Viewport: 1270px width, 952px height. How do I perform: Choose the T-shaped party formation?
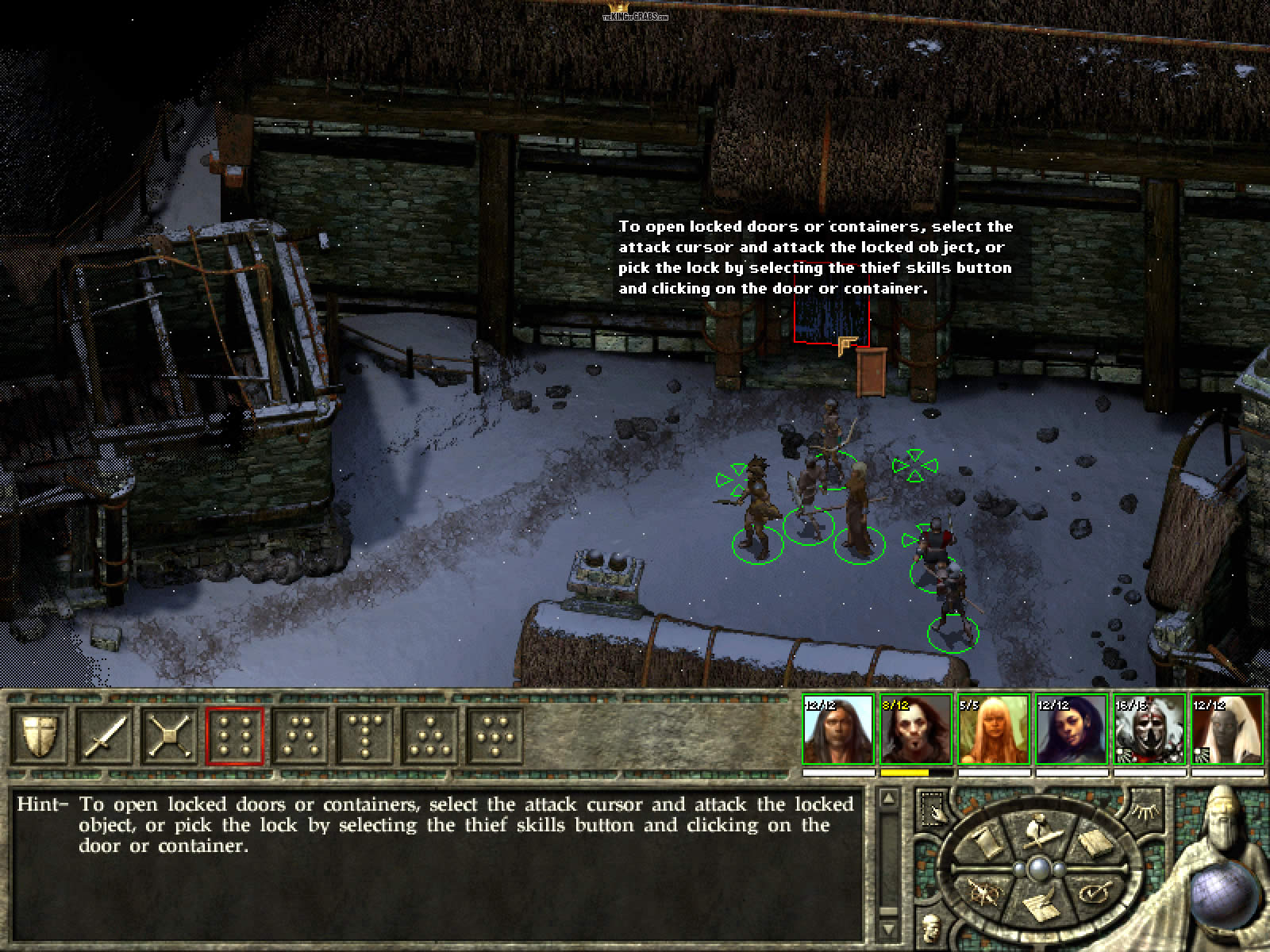(x=365, y=735)
